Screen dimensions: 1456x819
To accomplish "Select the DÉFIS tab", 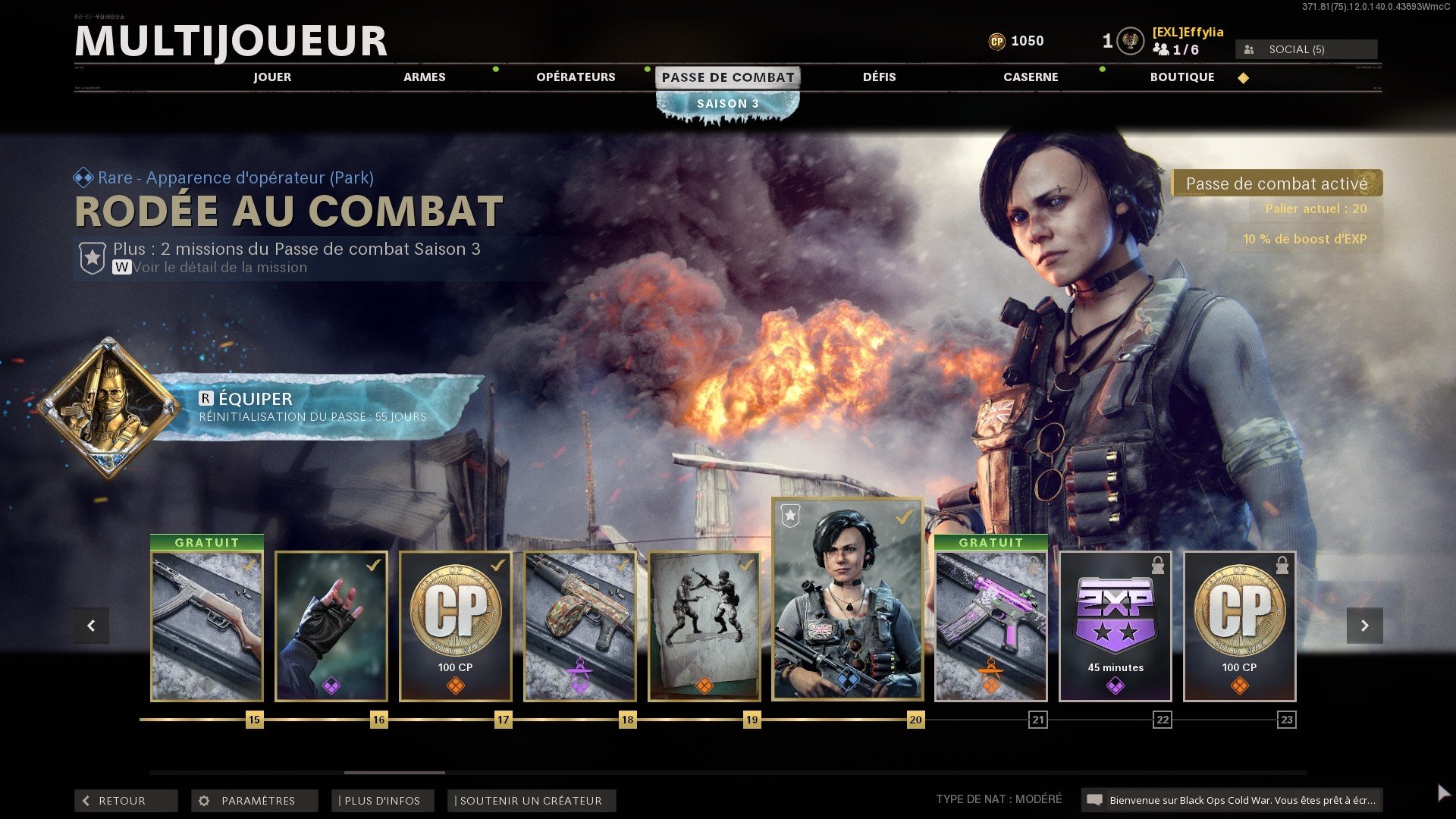I will [x=879, y=77].
